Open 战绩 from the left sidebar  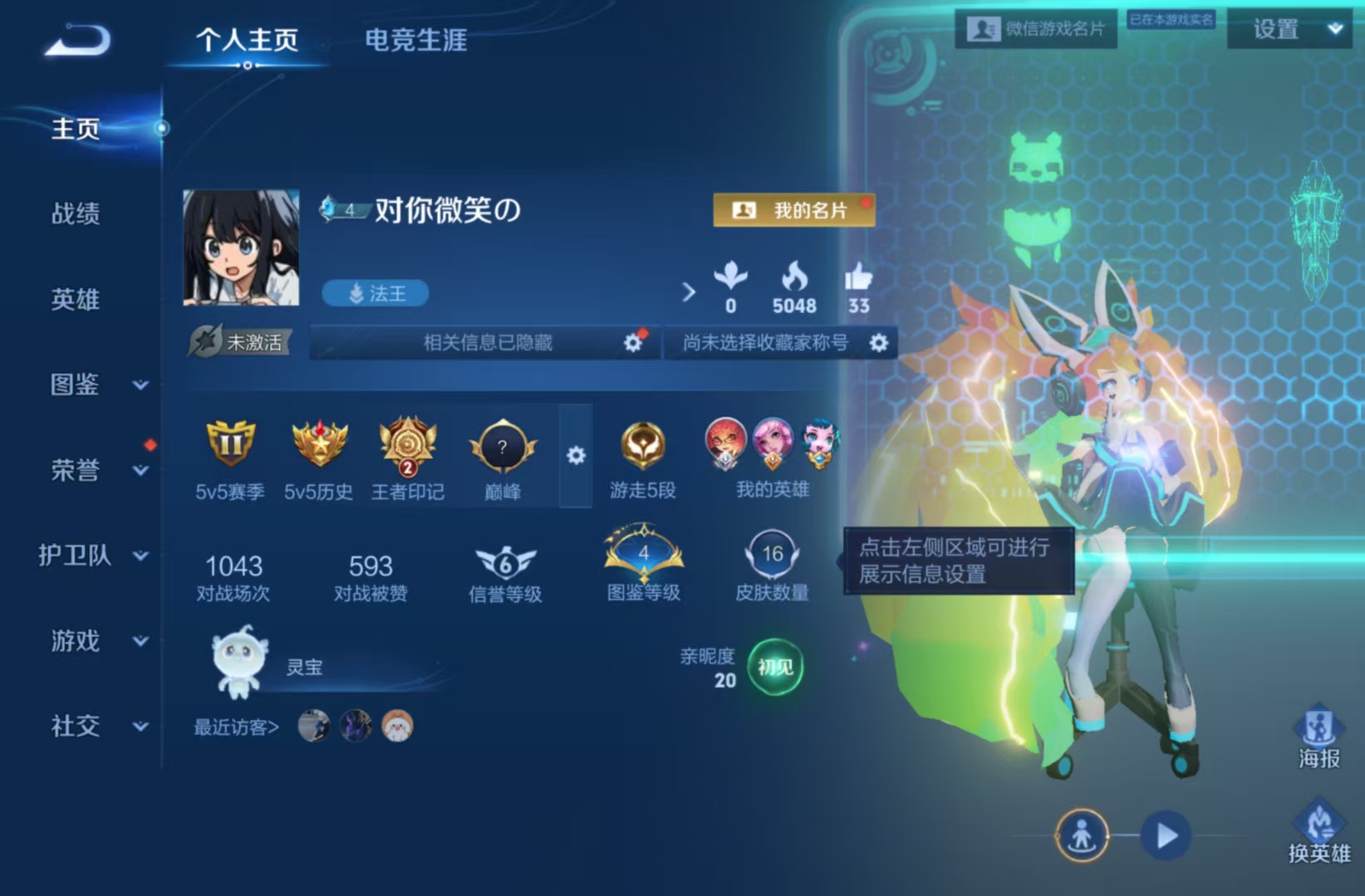[x=76, y=215]
